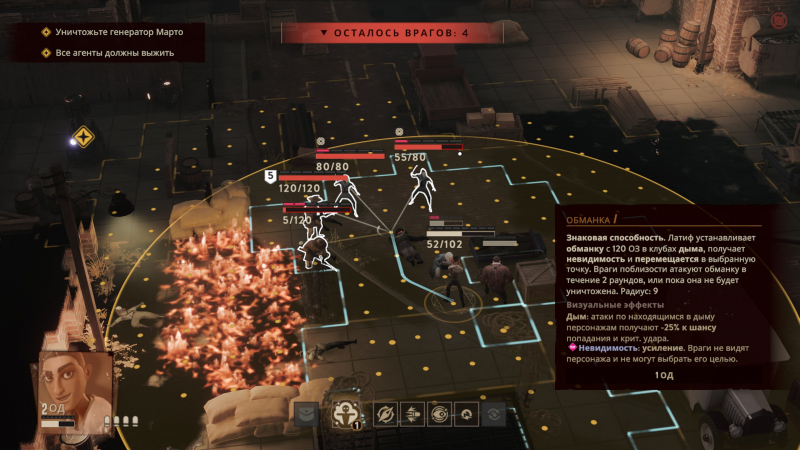Use the bullet shot ability
The image size is (800, 450).
click(x=411, y=413)
